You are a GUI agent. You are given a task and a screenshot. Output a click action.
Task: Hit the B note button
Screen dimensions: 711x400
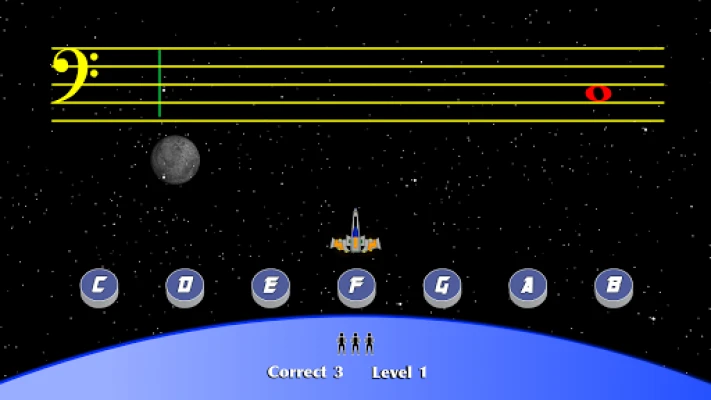613,286
